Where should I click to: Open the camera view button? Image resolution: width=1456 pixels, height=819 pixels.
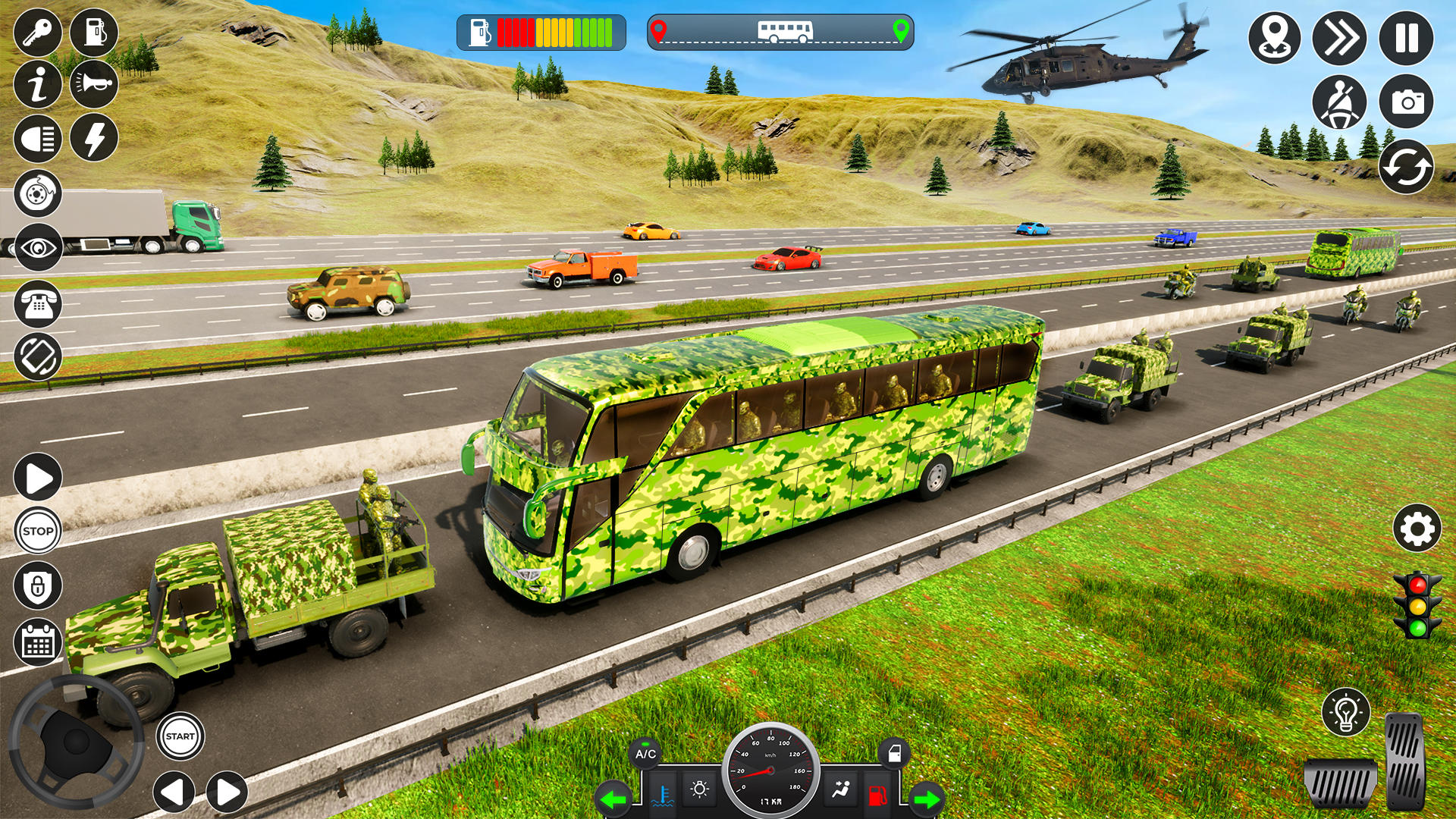pyautogui.click(x=1406, y=102)
